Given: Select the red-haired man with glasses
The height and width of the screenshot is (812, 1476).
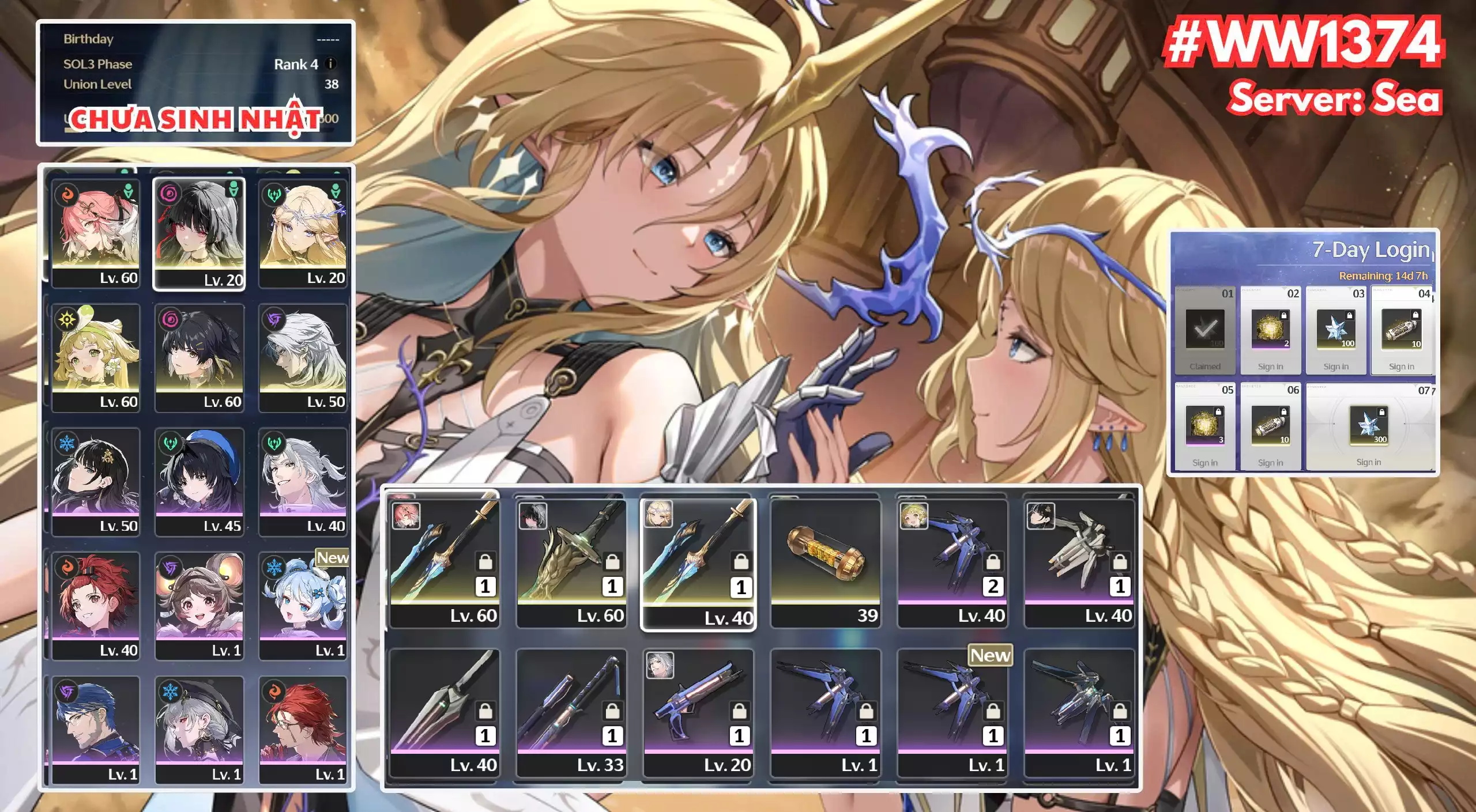Looking at the screenshot, I should click(x=303, y=730).
